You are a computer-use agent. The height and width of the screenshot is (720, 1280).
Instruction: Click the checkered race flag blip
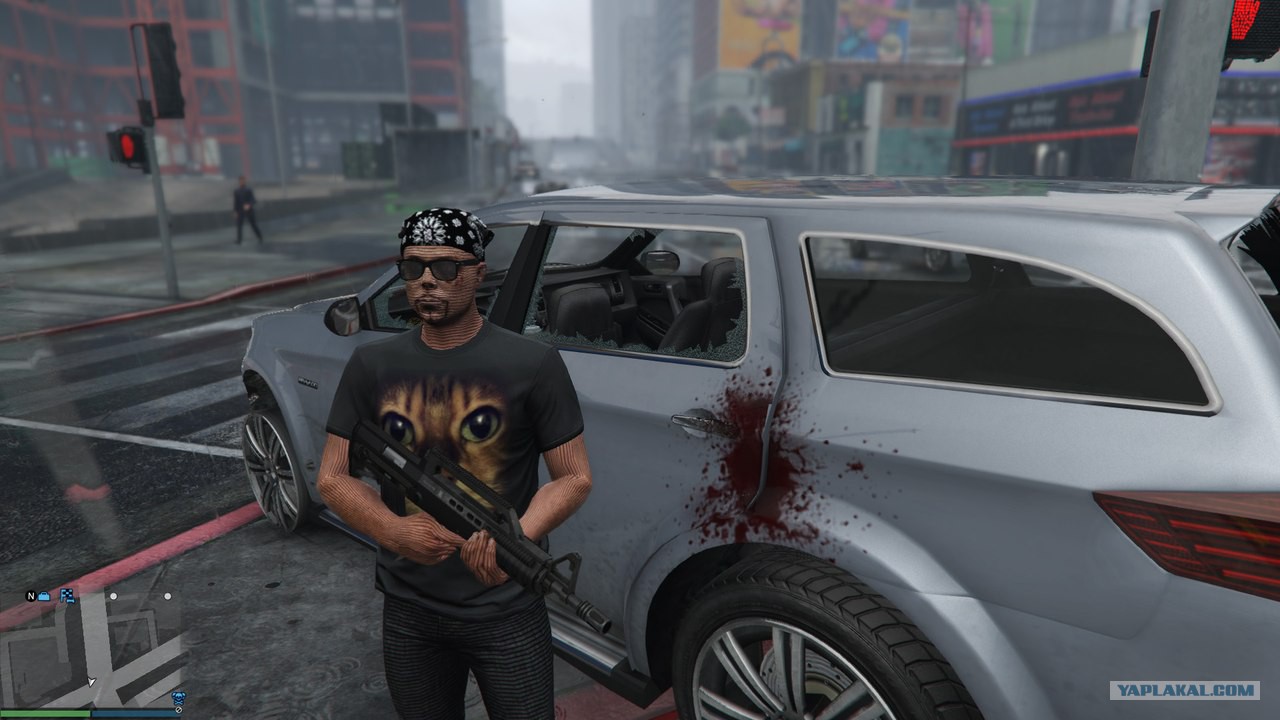pyautogui.click(x=68, y=596)
